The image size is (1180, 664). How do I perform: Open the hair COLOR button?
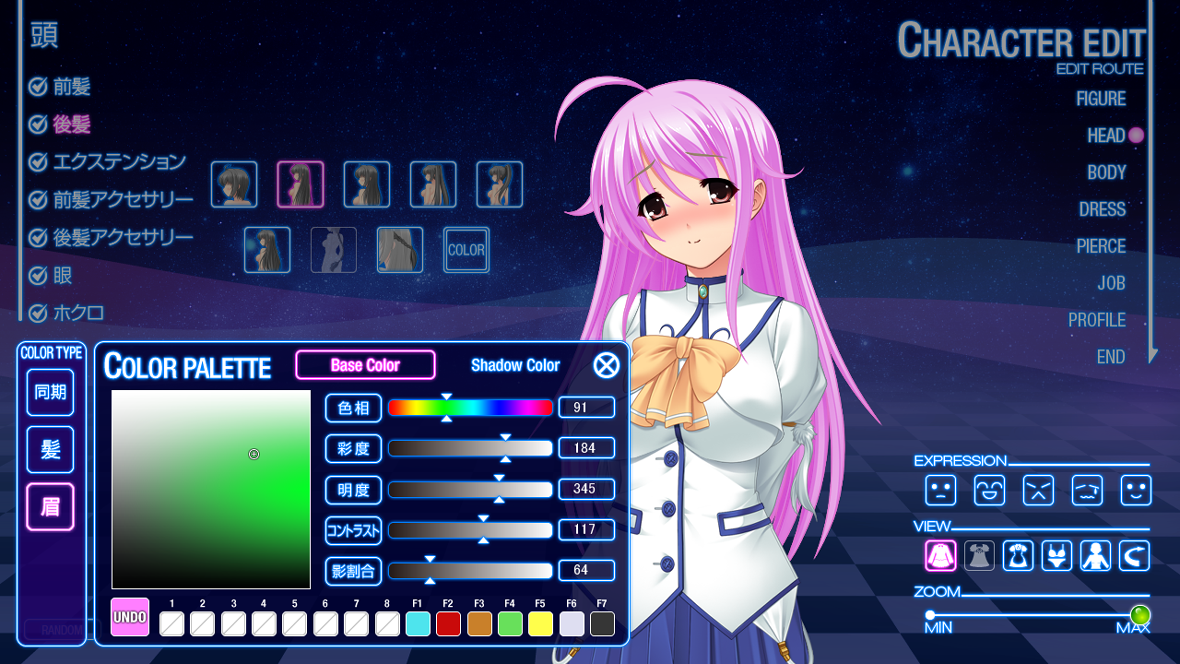point(466,250)
